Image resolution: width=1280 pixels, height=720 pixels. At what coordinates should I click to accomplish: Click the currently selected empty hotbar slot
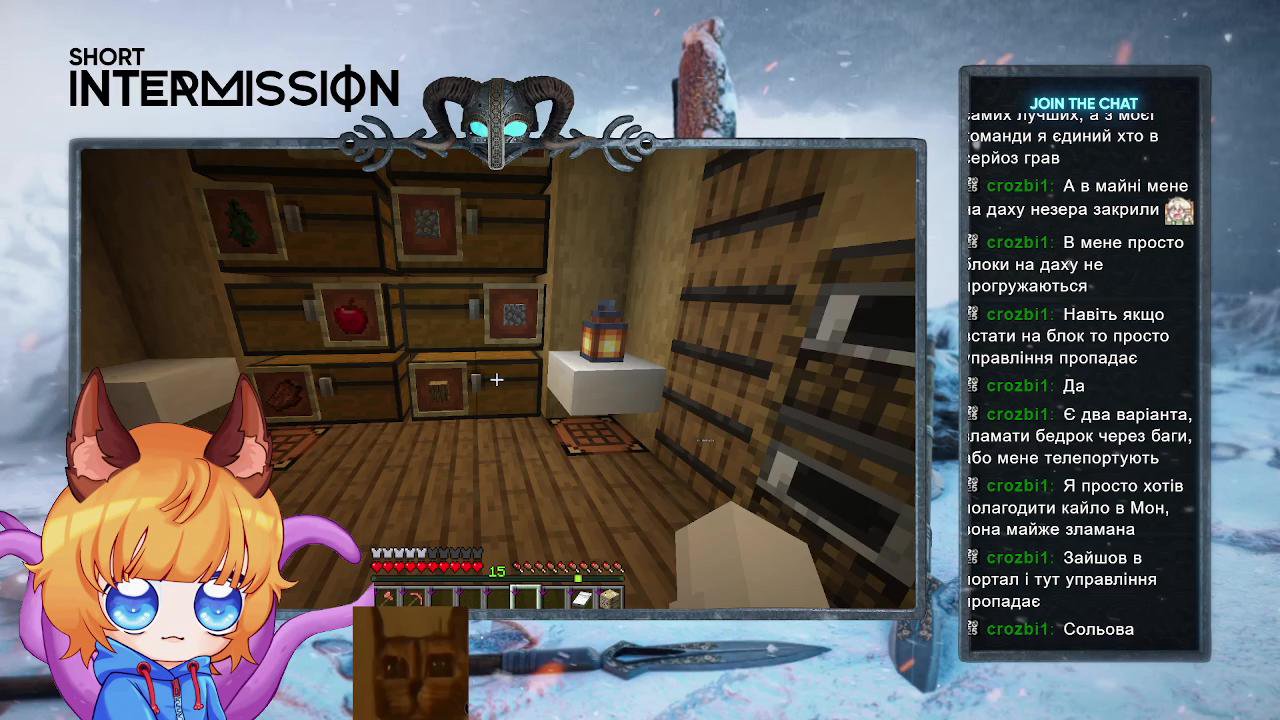tap(527, 597)
